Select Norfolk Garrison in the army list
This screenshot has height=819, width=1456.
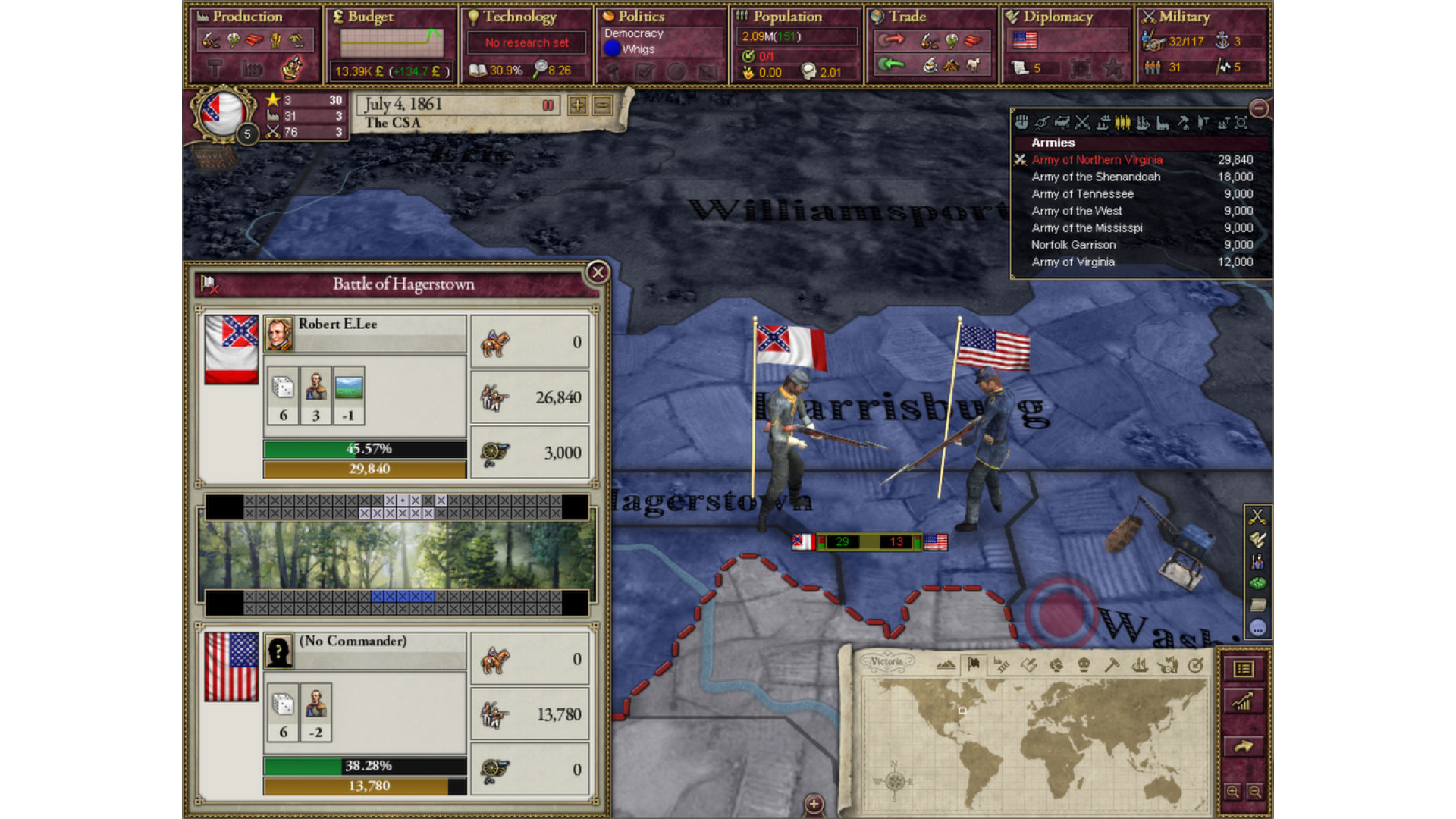tap(1073, 245)
